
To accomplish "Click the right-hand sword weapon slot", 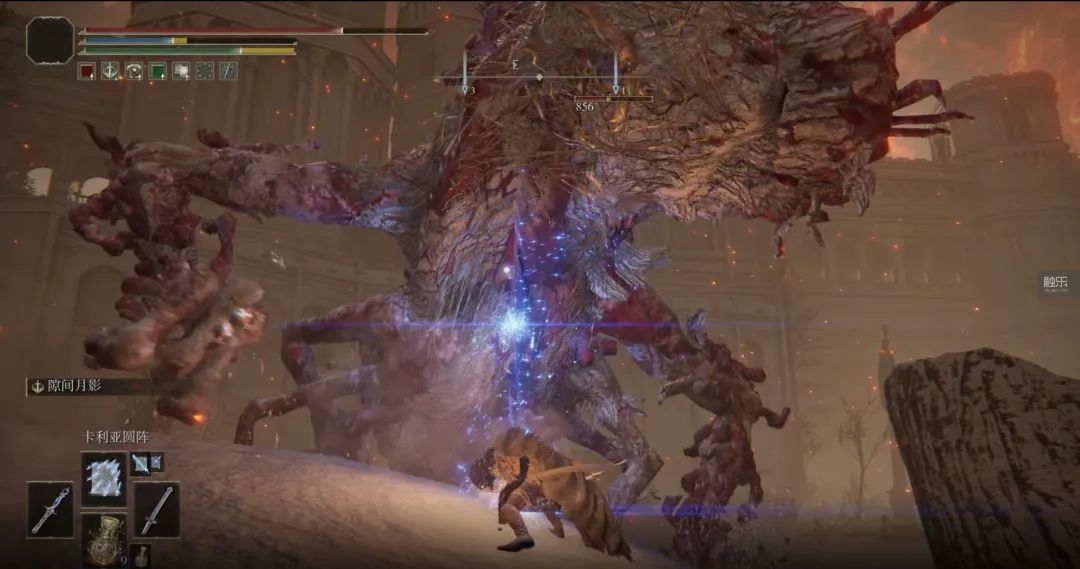I will tap(156, 510).
